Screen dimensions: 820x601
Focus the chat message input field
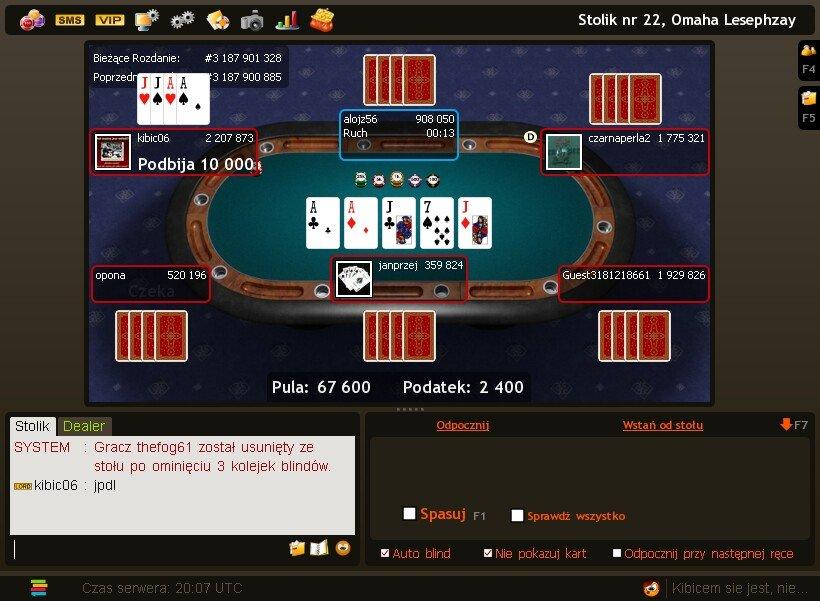pyautogui.click(x=150, y=548)
